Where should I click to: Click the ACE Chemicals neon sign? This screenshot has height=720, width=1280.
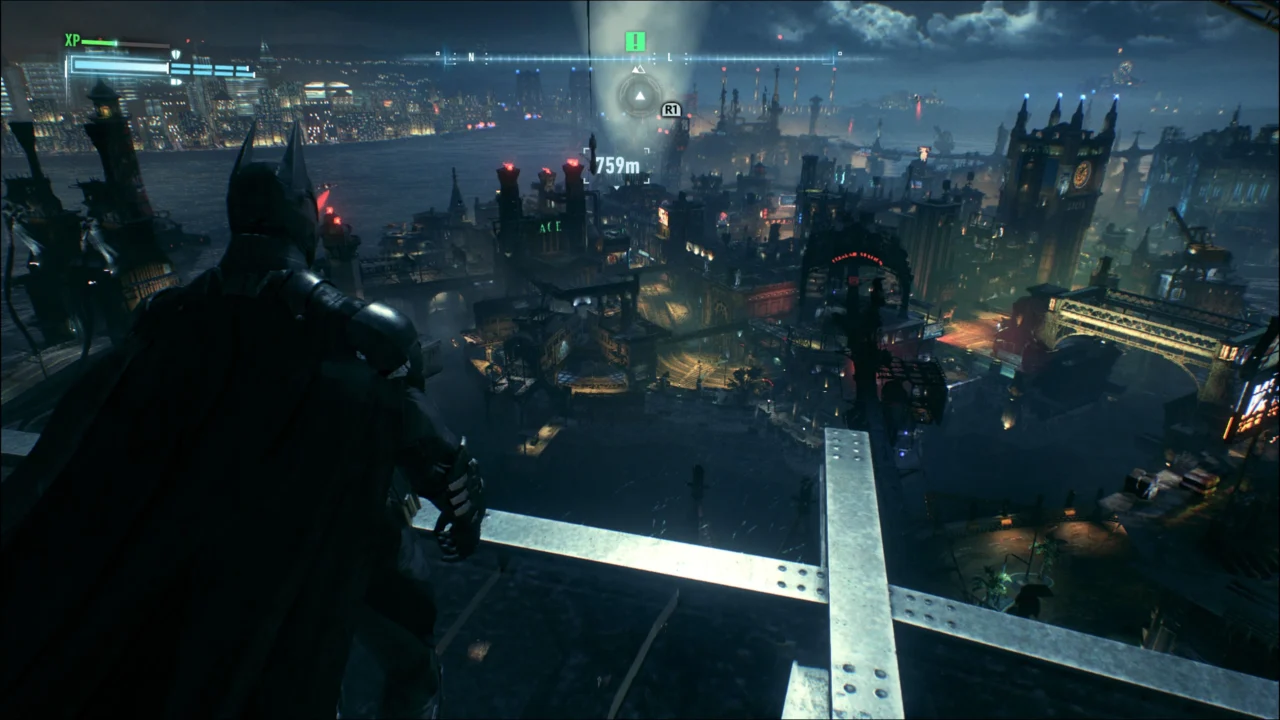click(x=550, y=226)
